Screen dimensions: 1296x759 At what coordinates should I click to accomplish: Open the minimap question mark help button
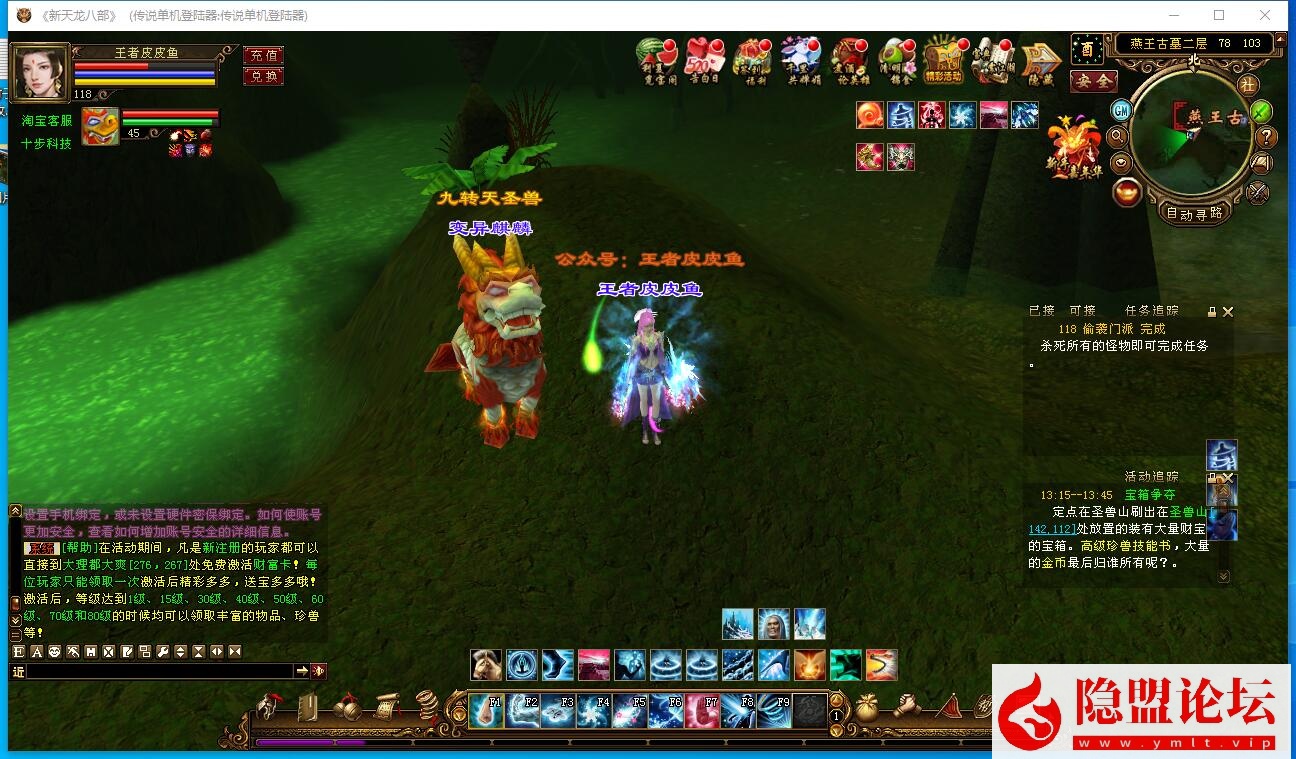tap(1265, 137)
